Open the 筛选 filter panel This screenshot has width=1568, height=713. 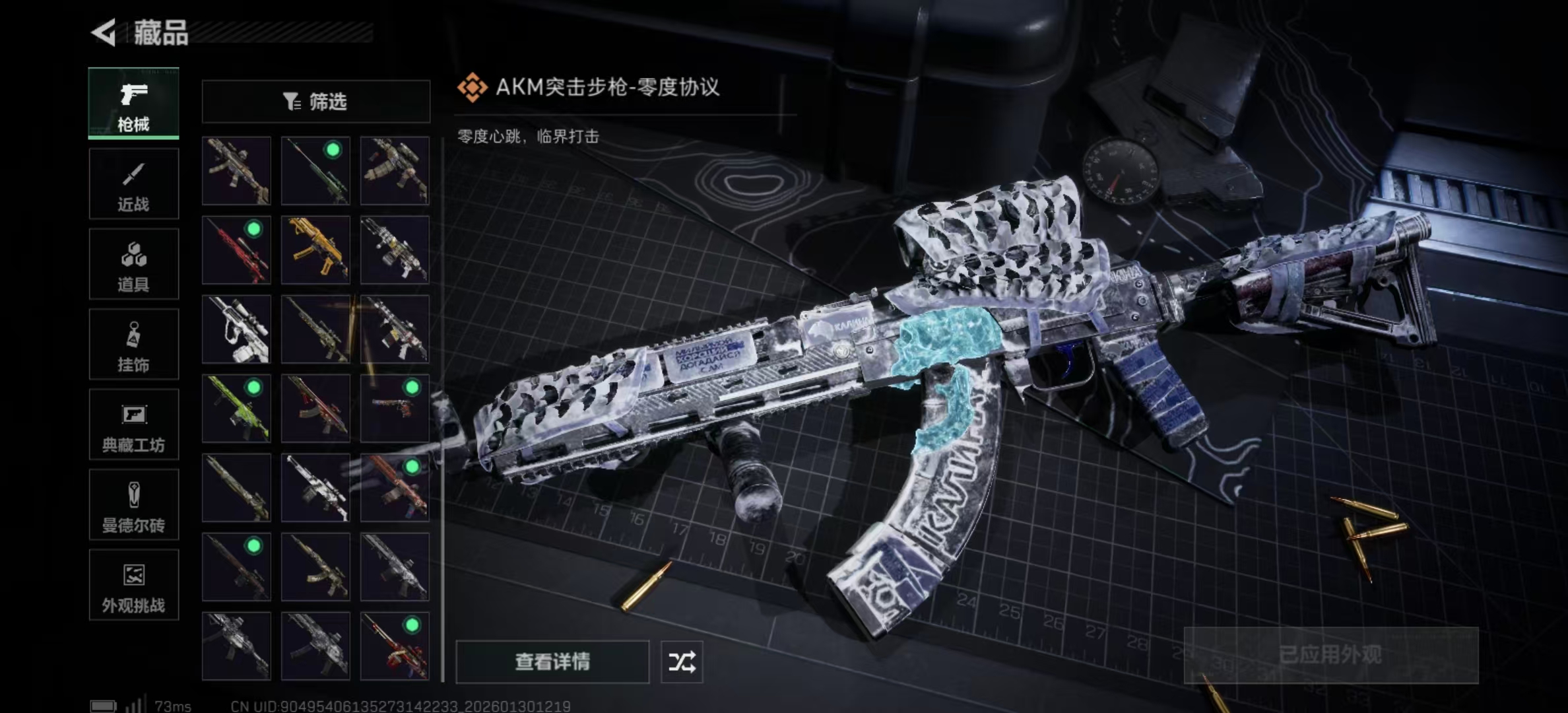[315, 101]
